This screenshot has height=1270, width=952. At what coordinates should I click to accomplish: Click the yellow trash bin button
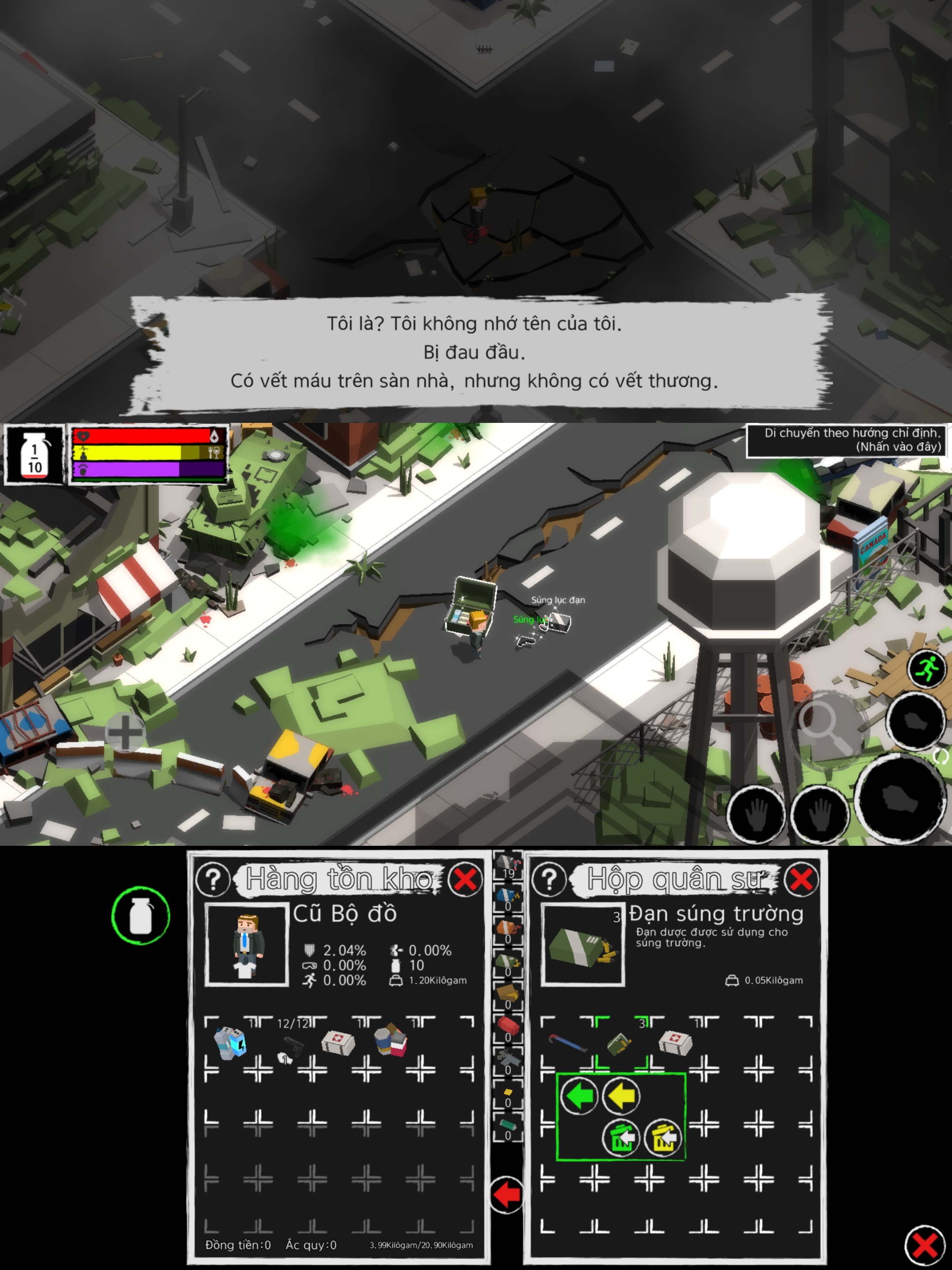point(663,1137)
